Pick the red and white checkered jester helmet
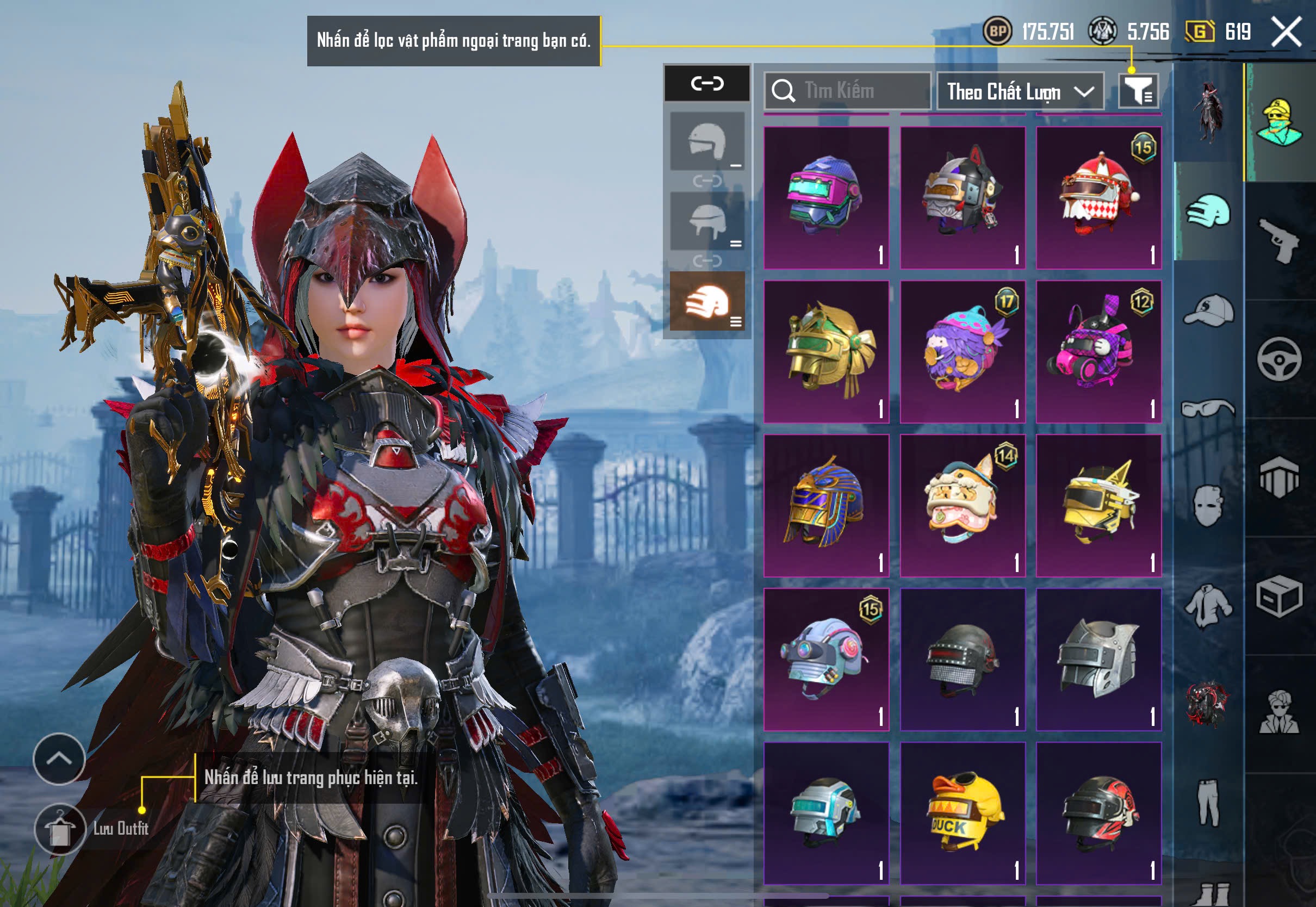Screen dimensions: 1316x907 point(1098,197)
